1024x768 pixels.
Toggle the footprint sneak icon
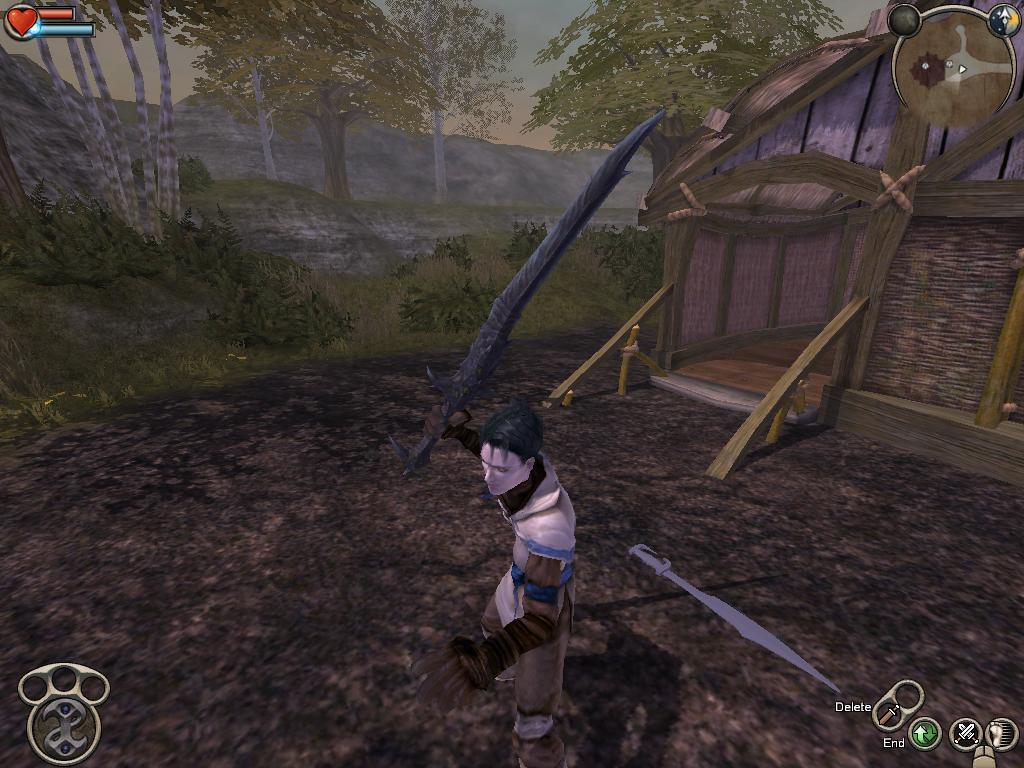1001,734
